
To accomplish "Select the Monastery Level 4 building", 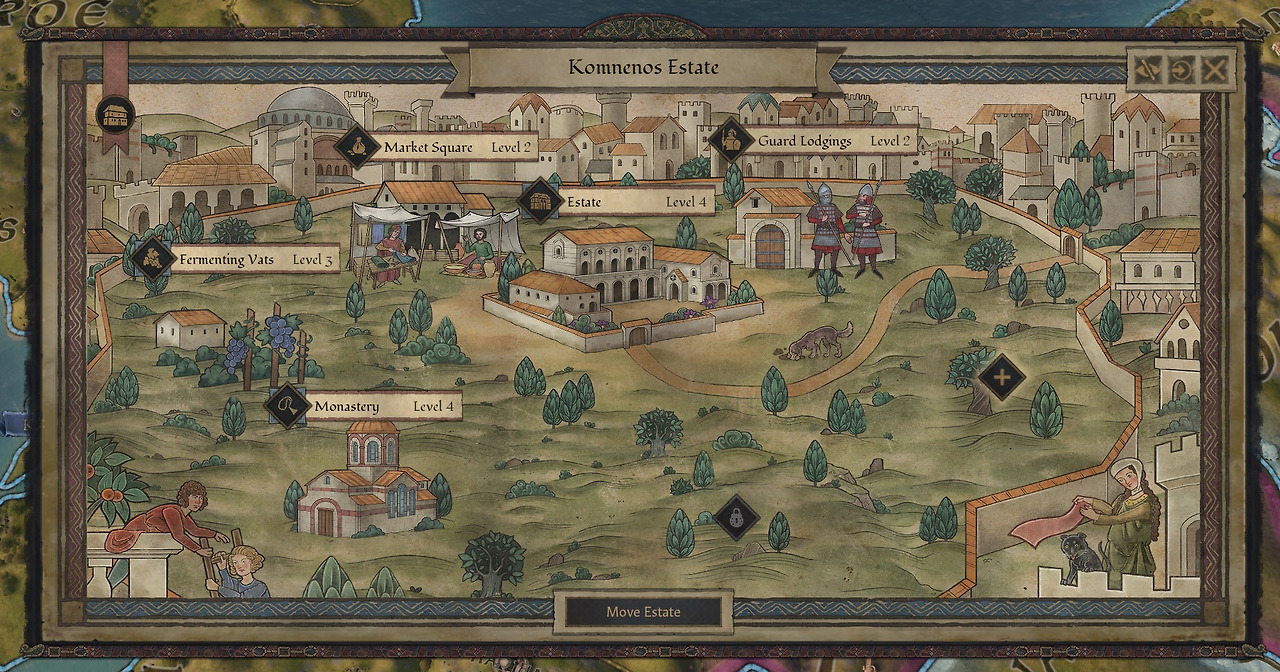I will tap(364, 407).
